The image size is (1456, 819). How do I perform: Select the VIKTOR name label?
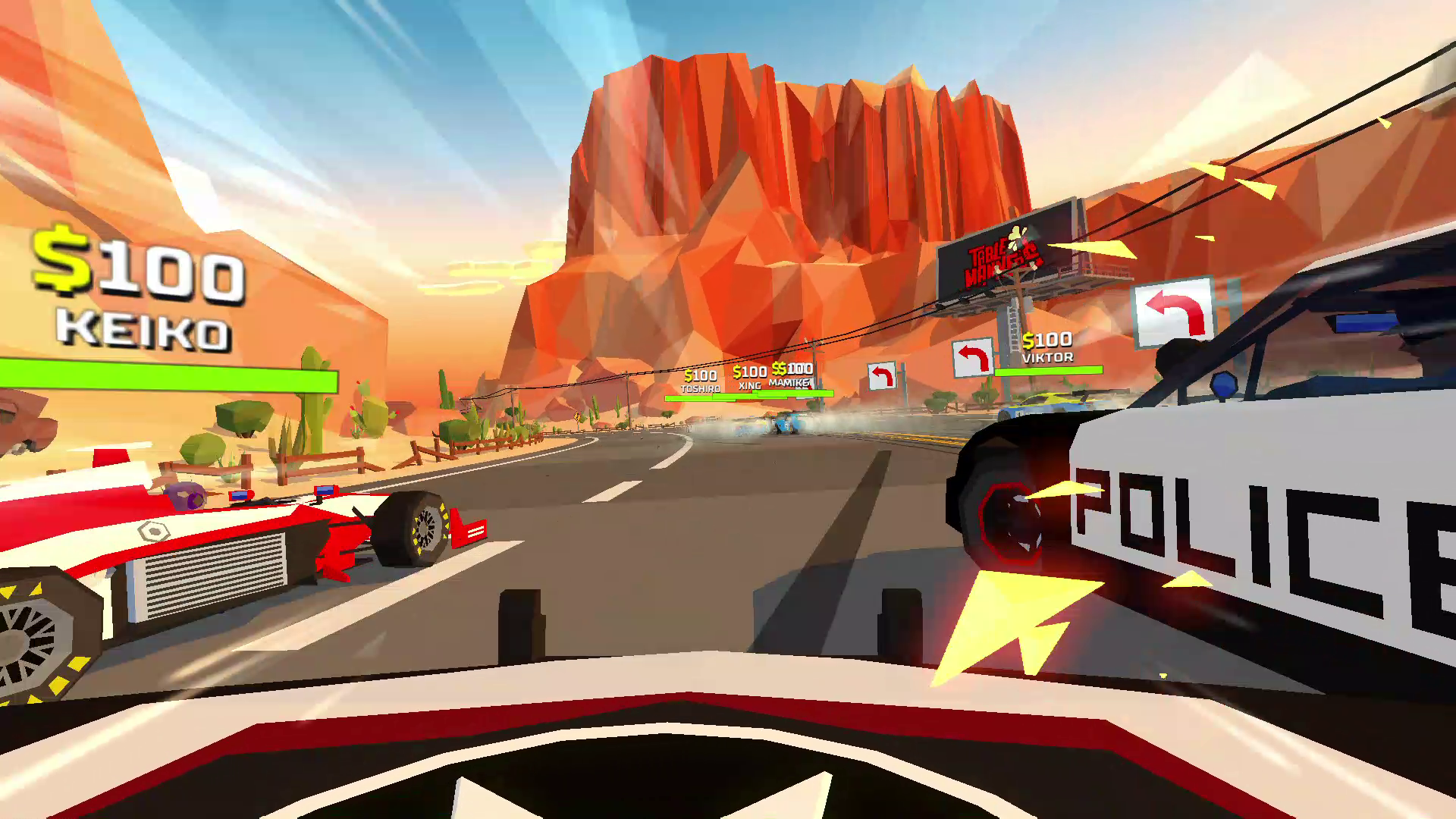pos(1046,356)
